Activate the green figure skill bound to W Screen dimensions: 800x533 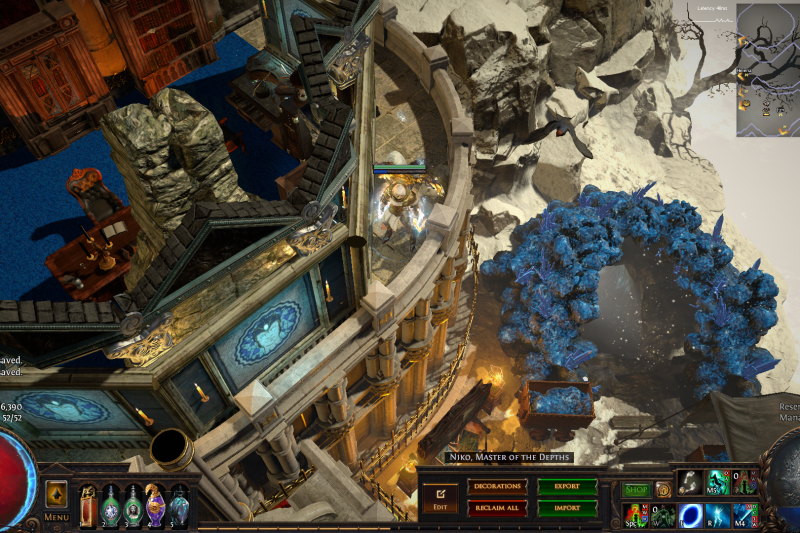coord(662,515)
